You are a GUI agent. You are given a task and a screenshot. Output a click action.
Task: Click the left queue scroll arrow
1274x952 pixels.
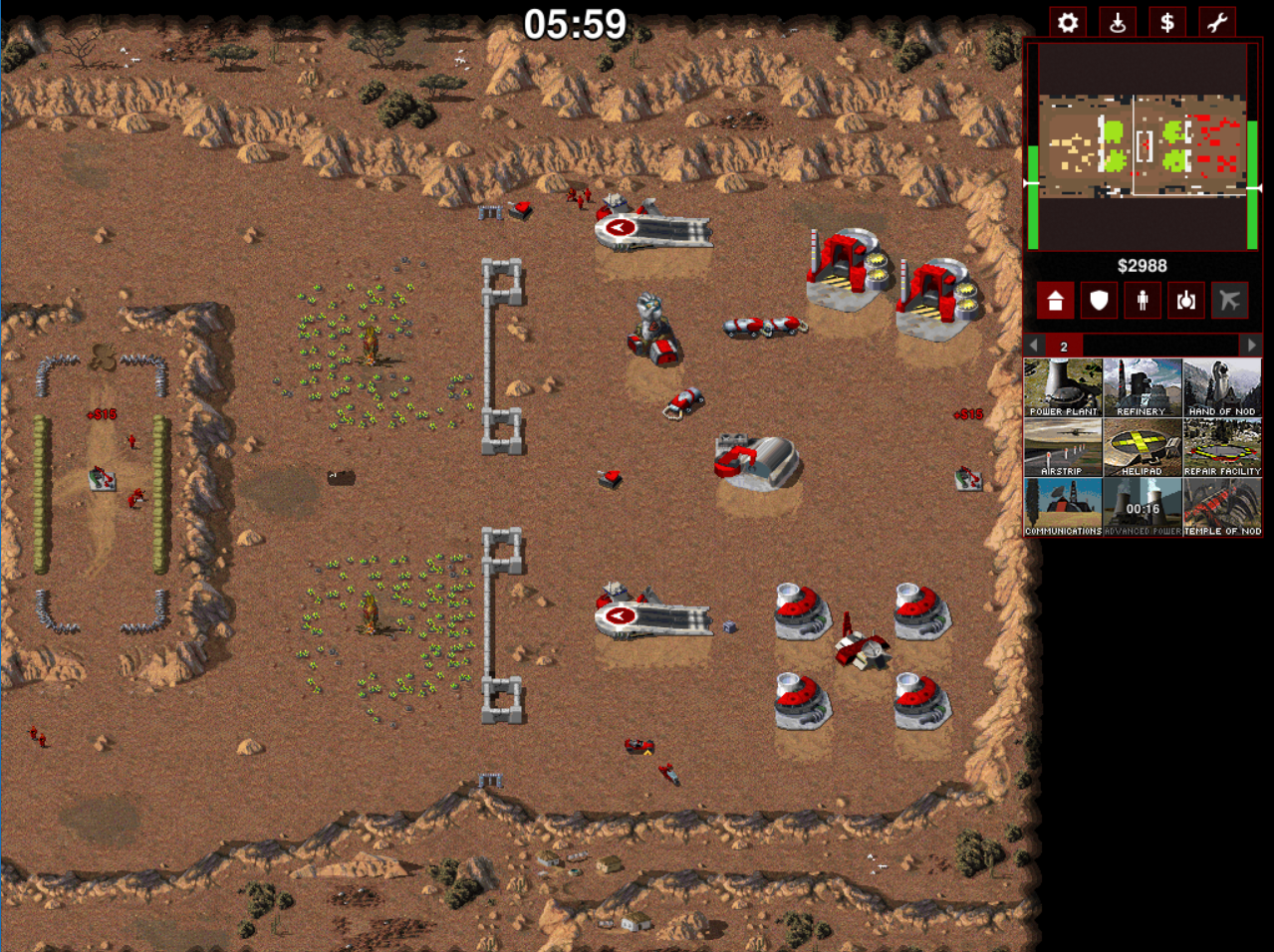(x=1035, y=346)
